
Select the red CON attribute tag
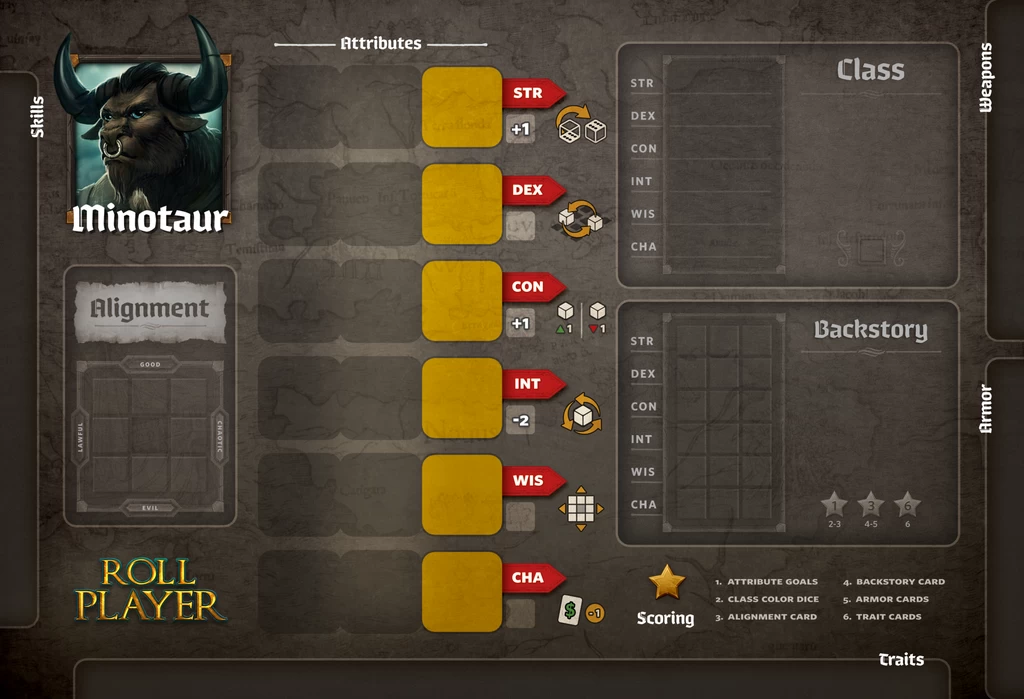coord(530,287)
